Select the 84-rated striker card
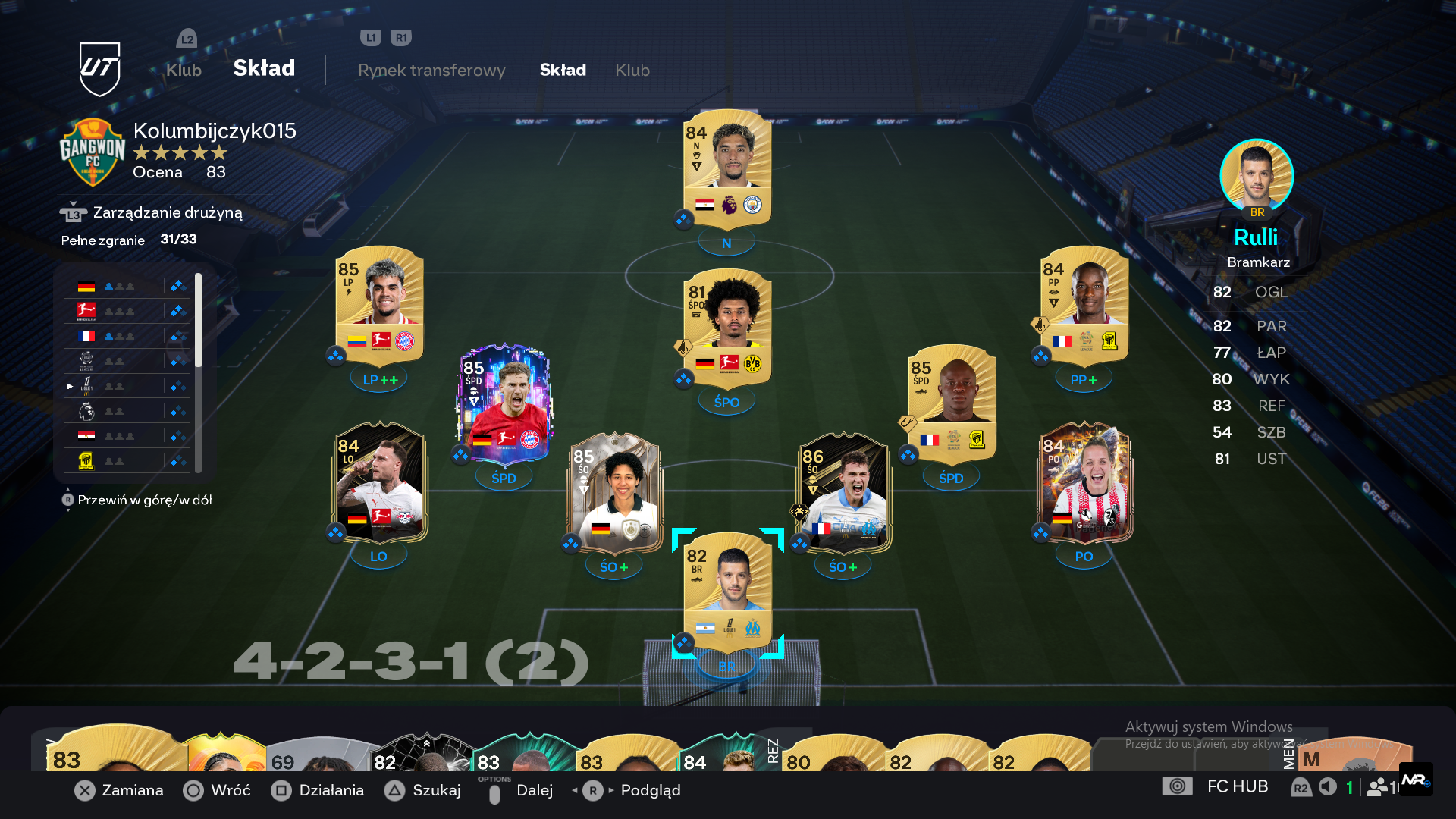This screenshot has width=1456, height=819. coord(726,168)
